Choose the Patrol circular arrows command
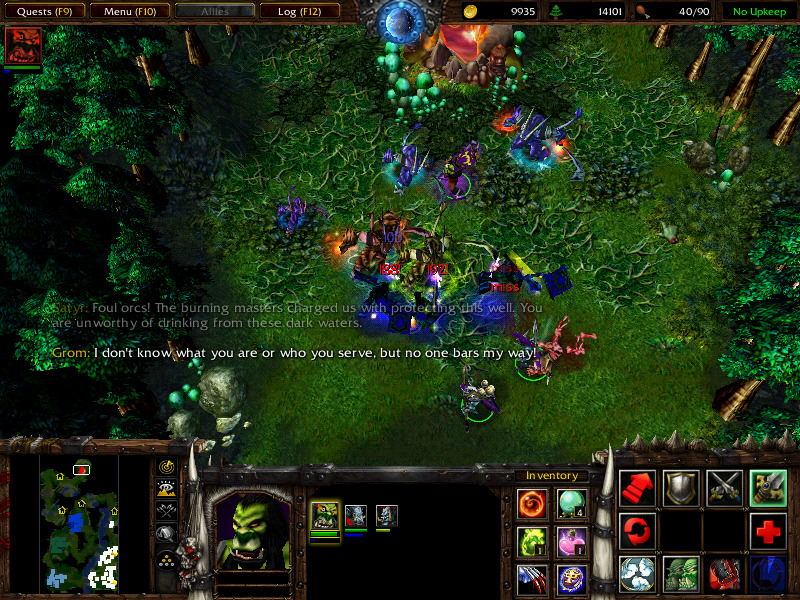 (x=638, y=530)
